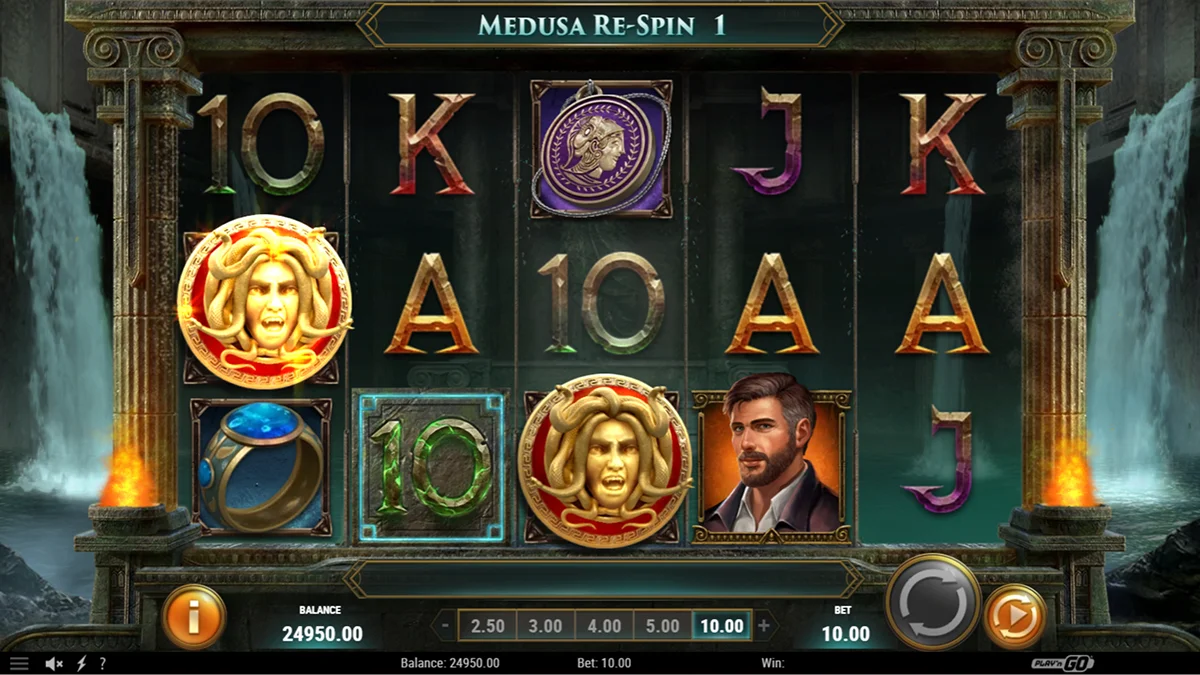Screen dimensions: 1200x675
Task: Pick the 5.00 bet option
Action: pos(663,627)
